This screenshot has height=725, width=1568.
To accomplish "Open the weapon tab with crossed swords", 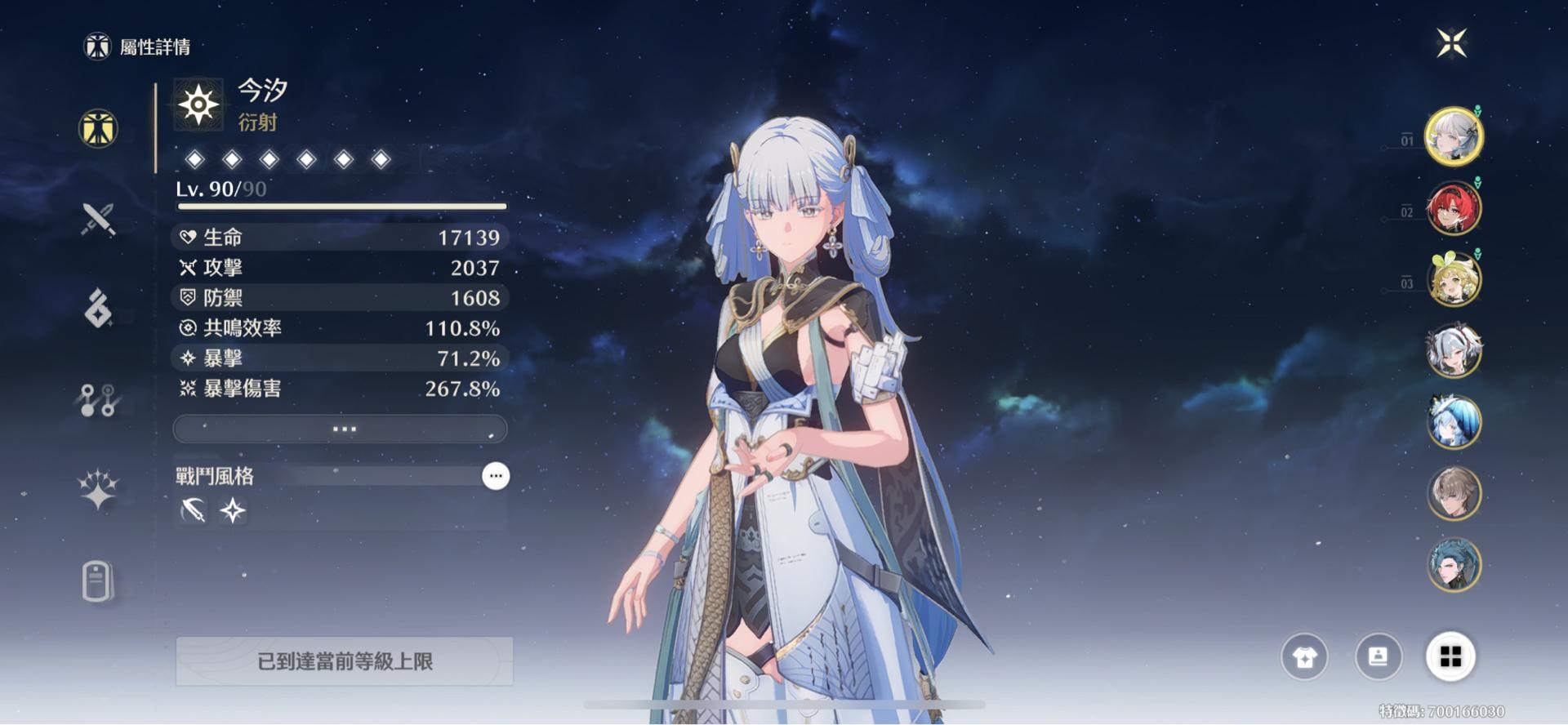I will pos(98,219).
